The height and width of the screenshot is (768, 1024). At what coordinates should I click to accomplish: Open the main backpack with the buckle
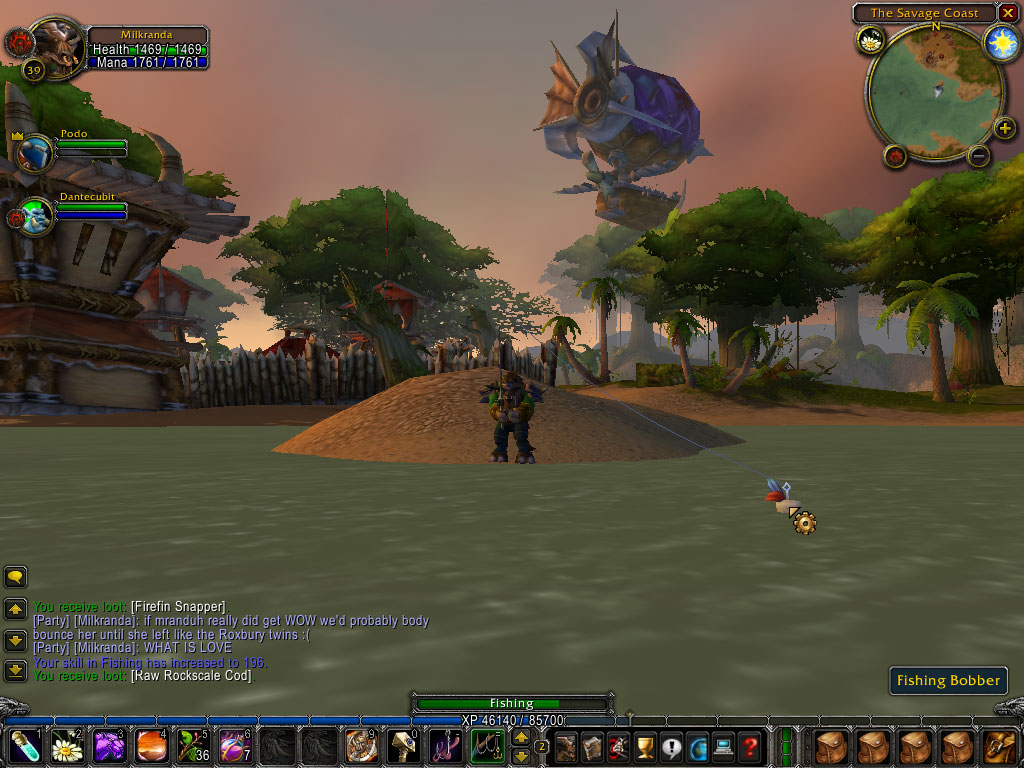pyautogui.click(x=999, y=746)
